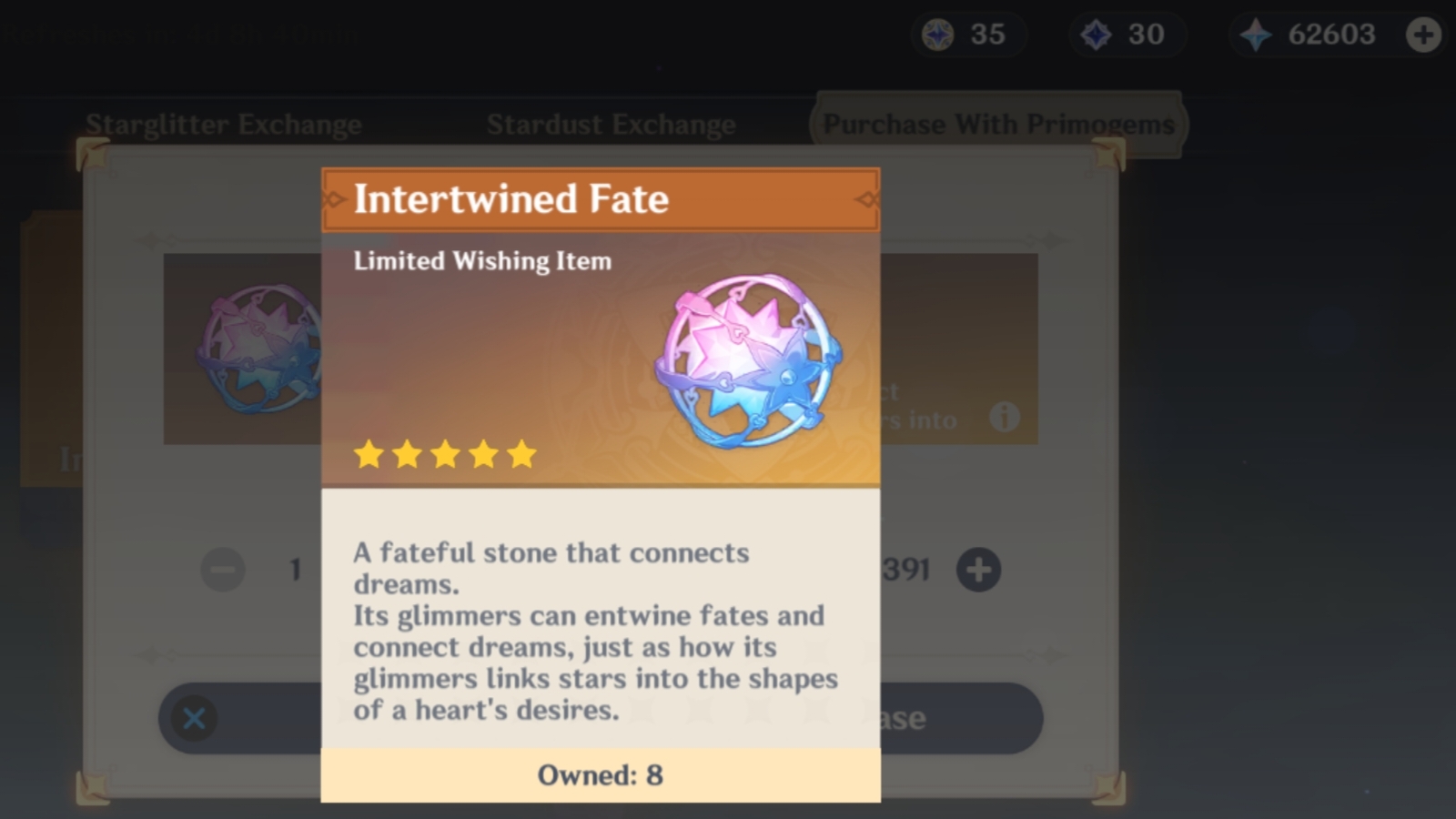Screen dimensions: 1456x819
Task: Switch to the Starglitter Exchange tab
Action: tap(223, 125)
